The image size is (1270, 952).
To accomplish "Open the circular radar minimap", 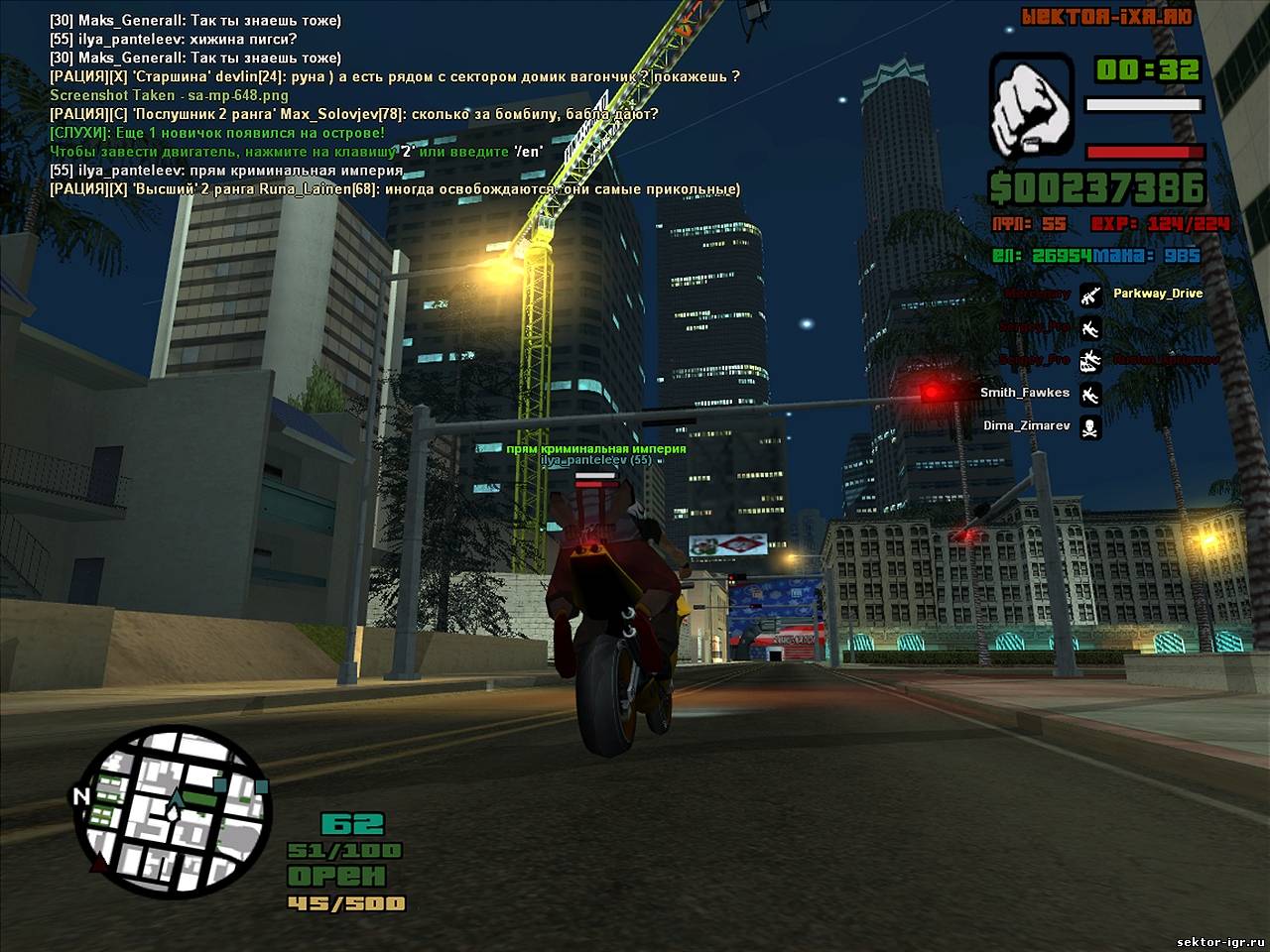I will (173, 812).
